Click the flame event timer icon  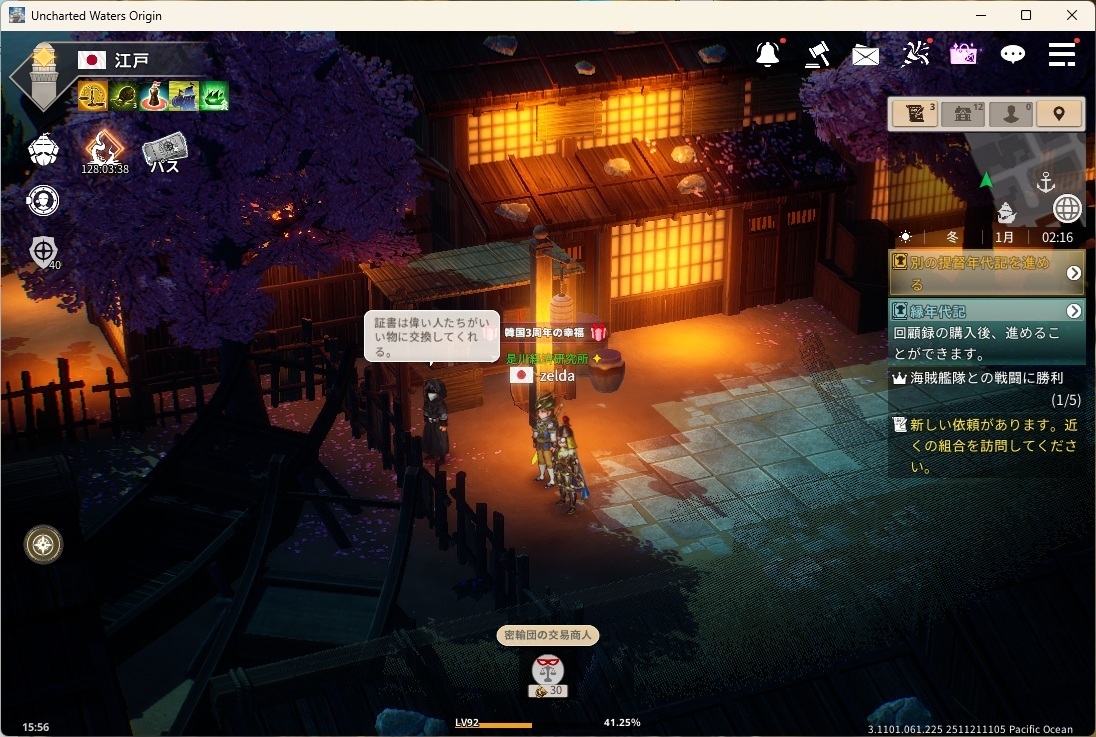(103, 149)
